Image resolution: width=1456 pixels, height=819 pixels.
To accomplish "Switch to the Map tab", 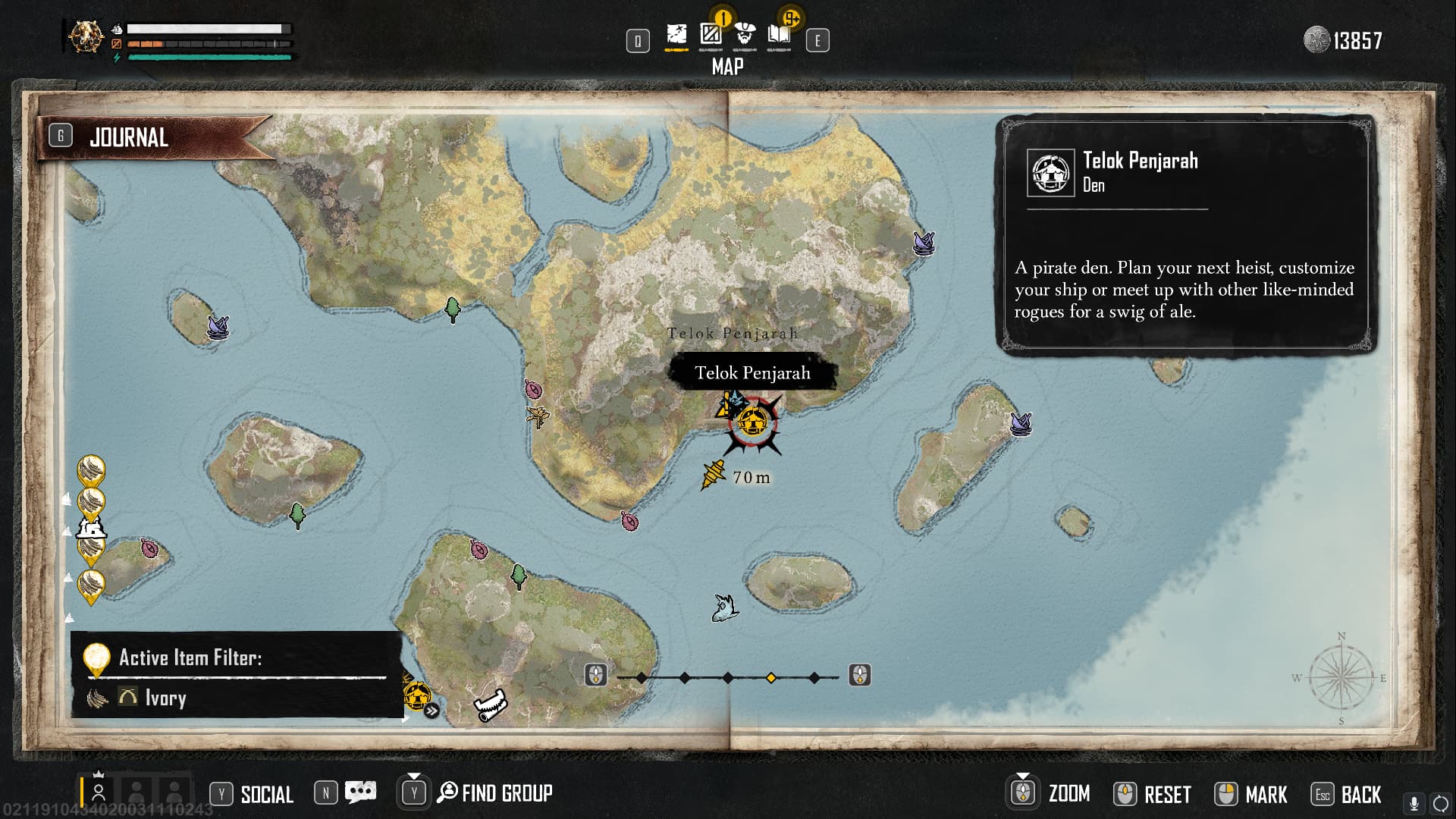I will pyautogui.click(x=676, y=35).
